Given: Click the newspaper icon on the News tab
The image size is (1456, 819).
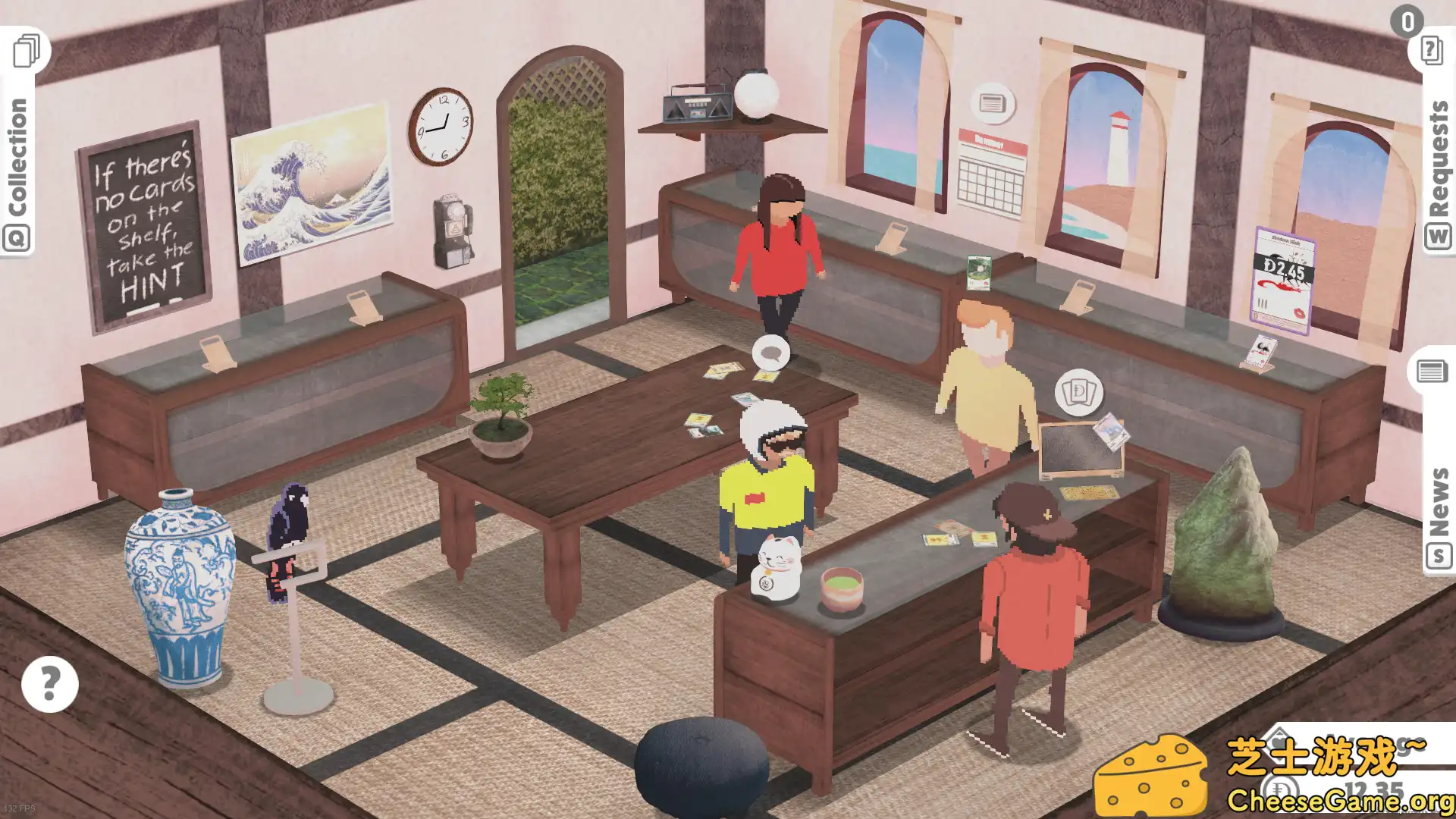Looking at the screenshot, I should click(x=1432, y=372).
